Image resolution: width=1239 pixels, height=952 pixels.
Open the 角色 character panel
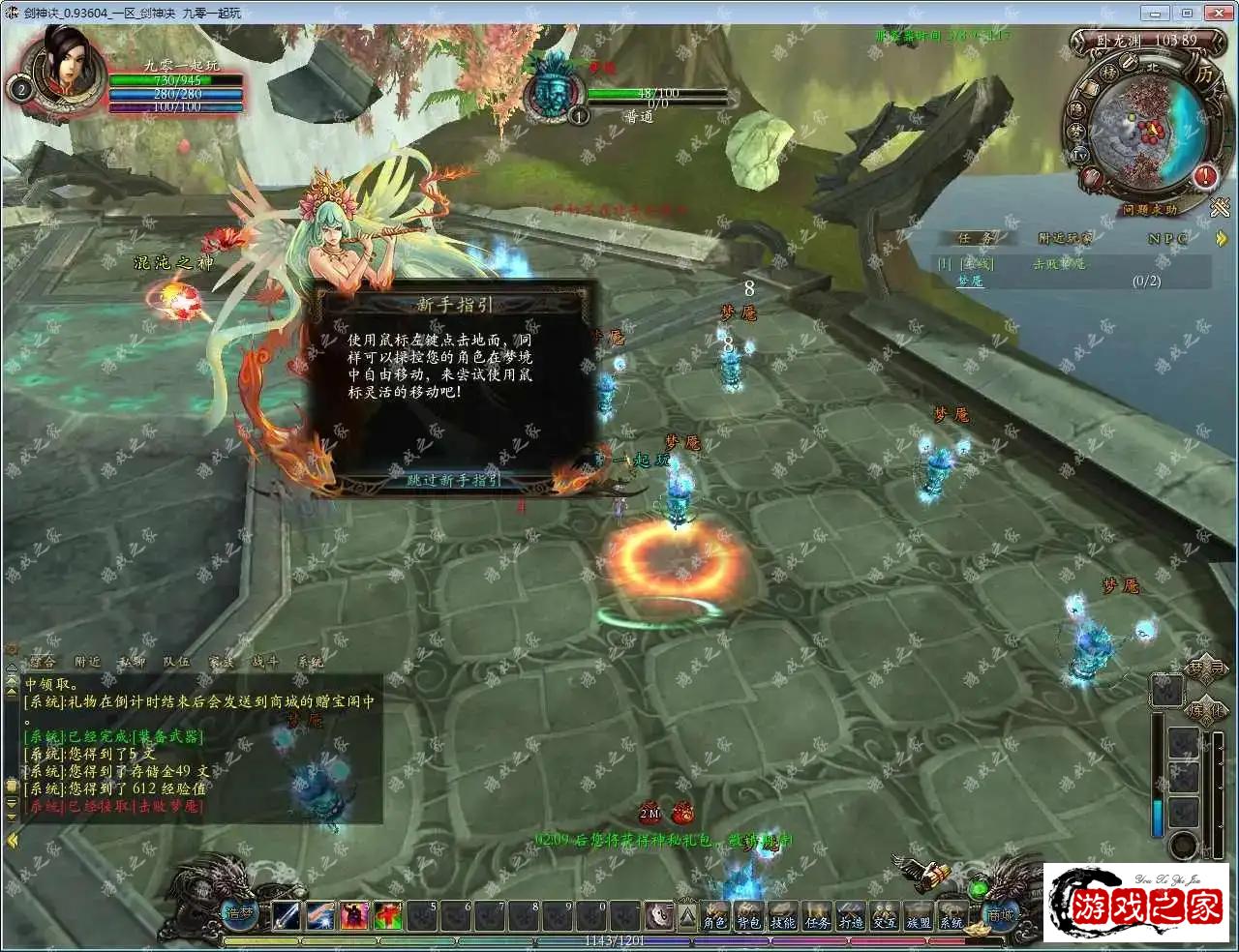(715, 920)
